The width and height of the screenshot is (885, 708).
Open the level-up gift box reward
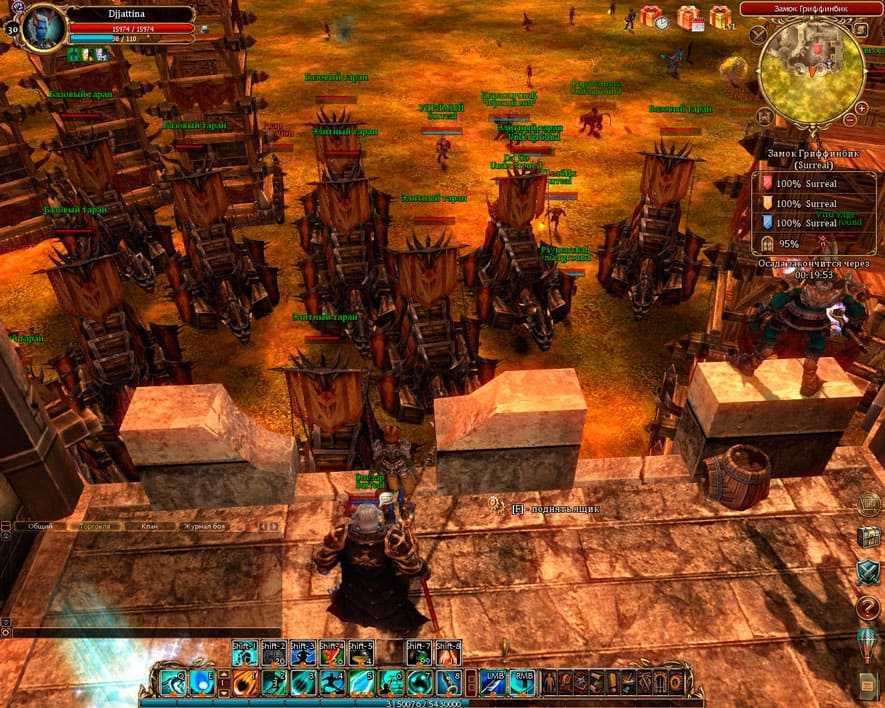coord(721,17)
